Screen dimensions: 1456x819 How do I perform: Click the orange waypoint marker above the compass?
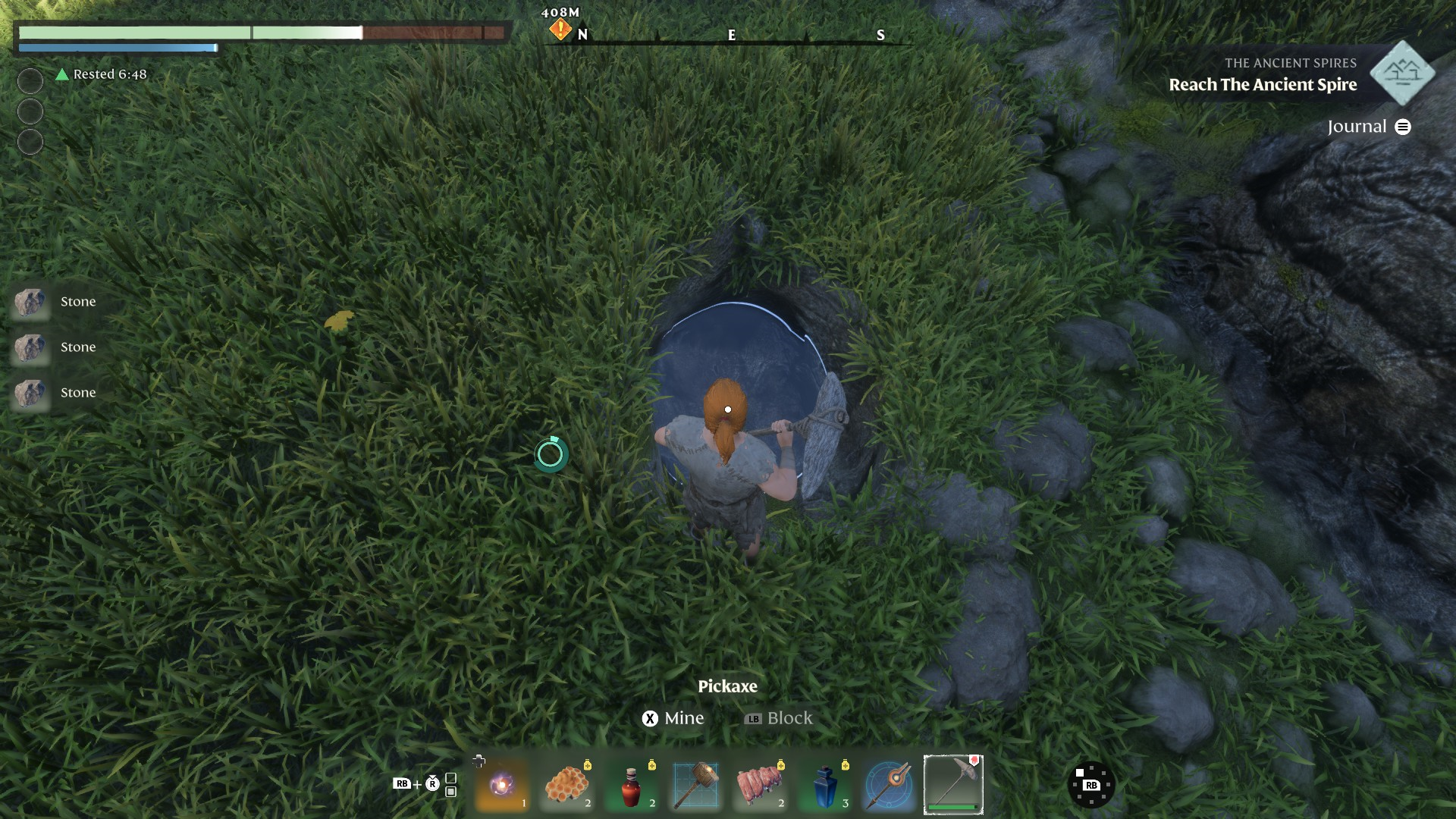click(x=559, y=28)
